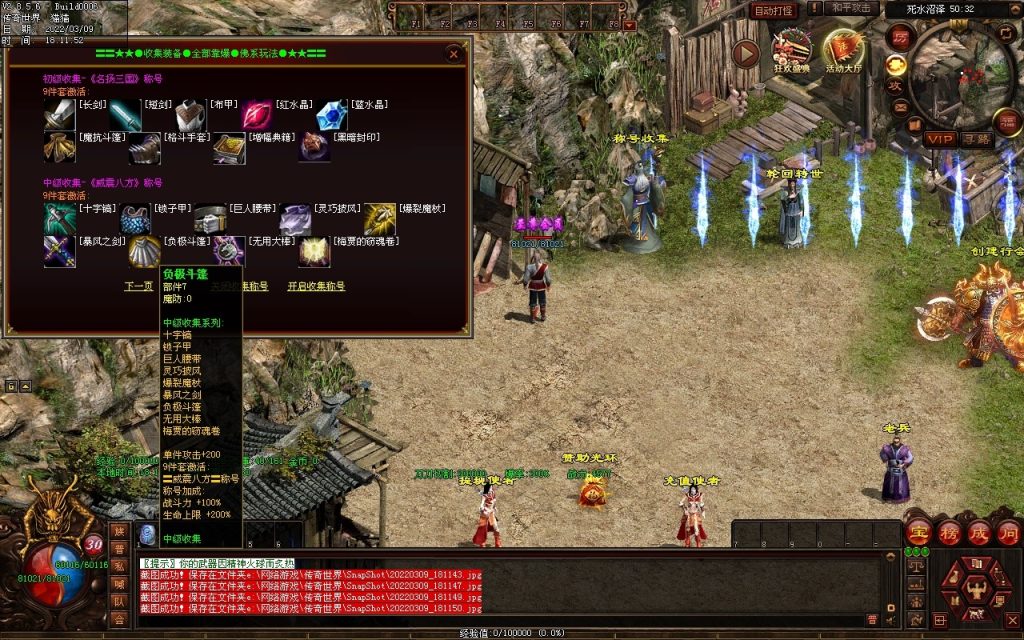Choose the 巨人腰带 giant belt icon
The width and height of the screenshot is (1024, 640).
pyautogui.click(x=210, y=218)
